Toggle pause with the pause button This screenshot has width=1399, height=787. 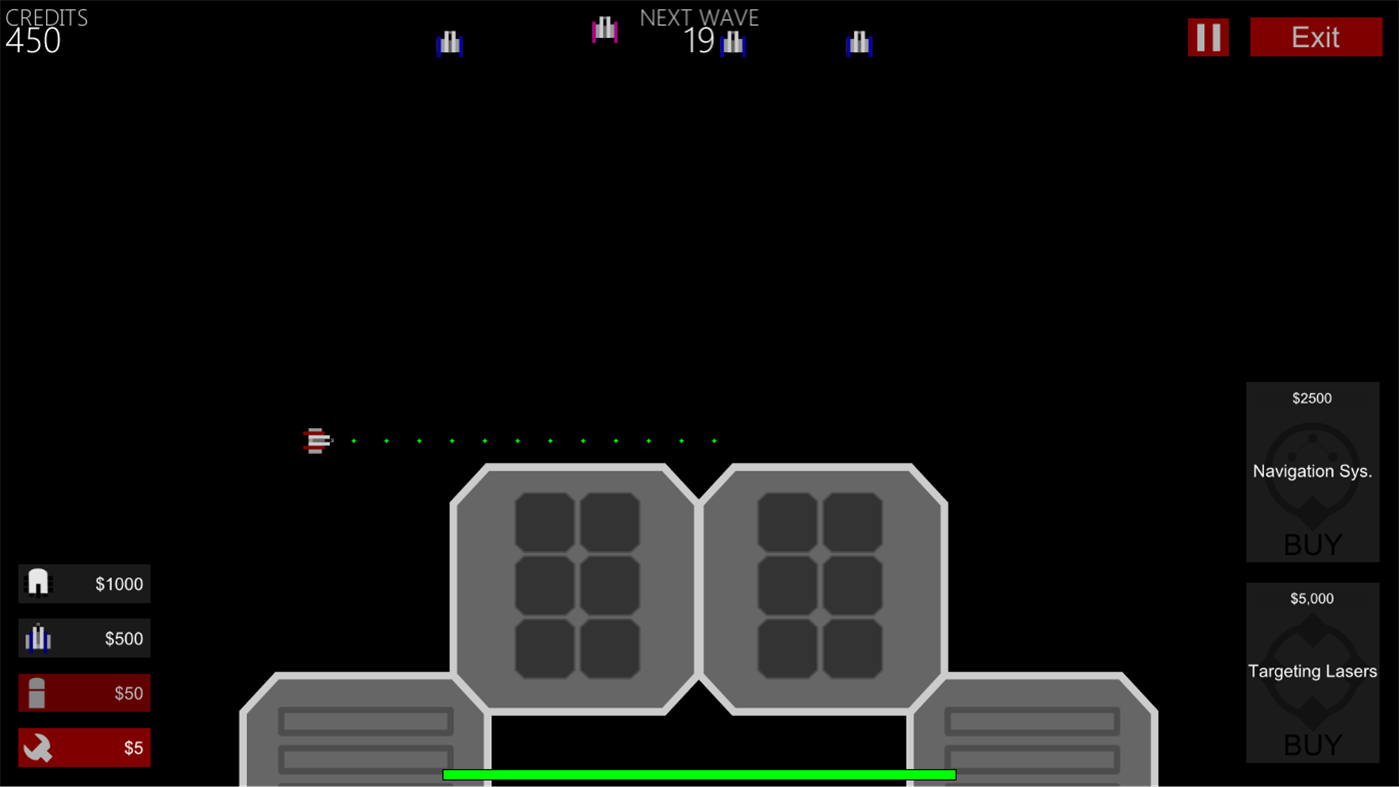(x=1208, y=37)
